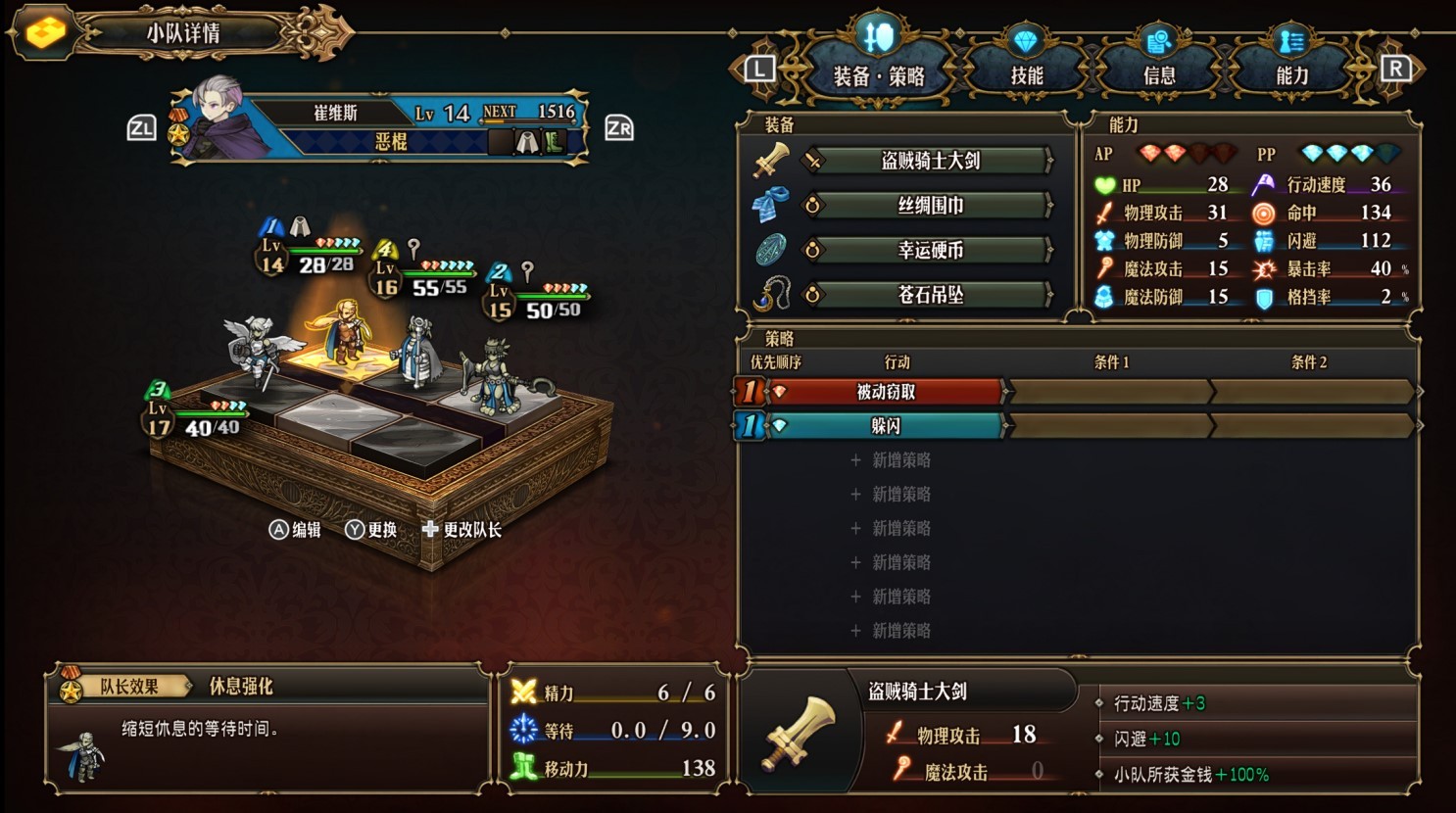Viewport: 1456px width, 813px height.
Task: Click the 苍石吊坠 pendant icon
Action: point(773,294)
